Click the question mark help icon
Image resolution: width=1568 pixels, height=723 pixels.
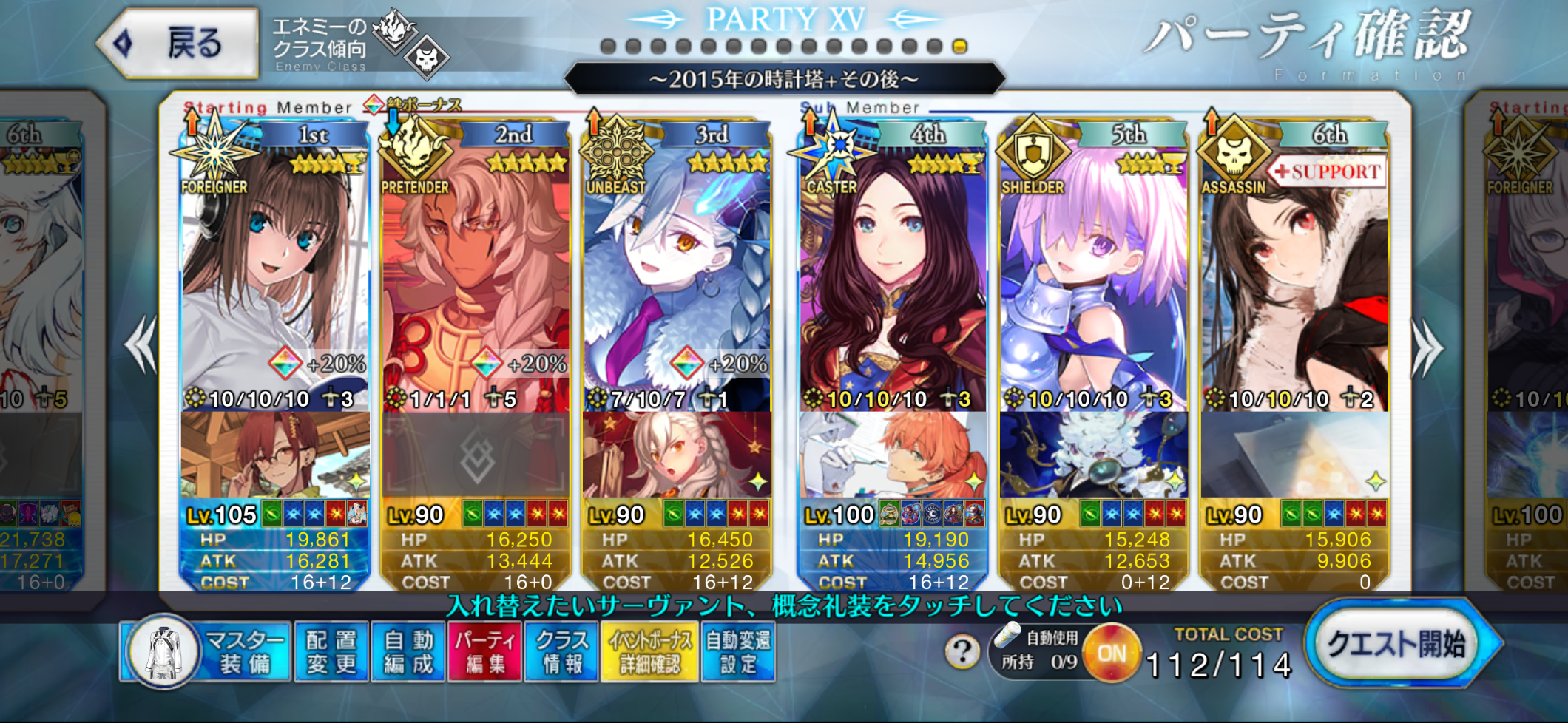pyautogui.click(x=962, y=652)
